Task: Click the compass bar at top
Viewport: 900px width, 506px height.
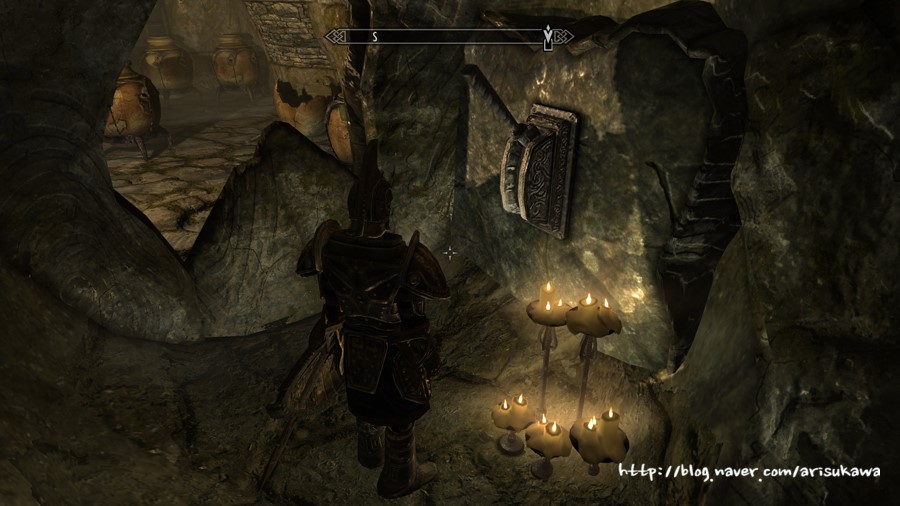Action: [x=448, y=37]
